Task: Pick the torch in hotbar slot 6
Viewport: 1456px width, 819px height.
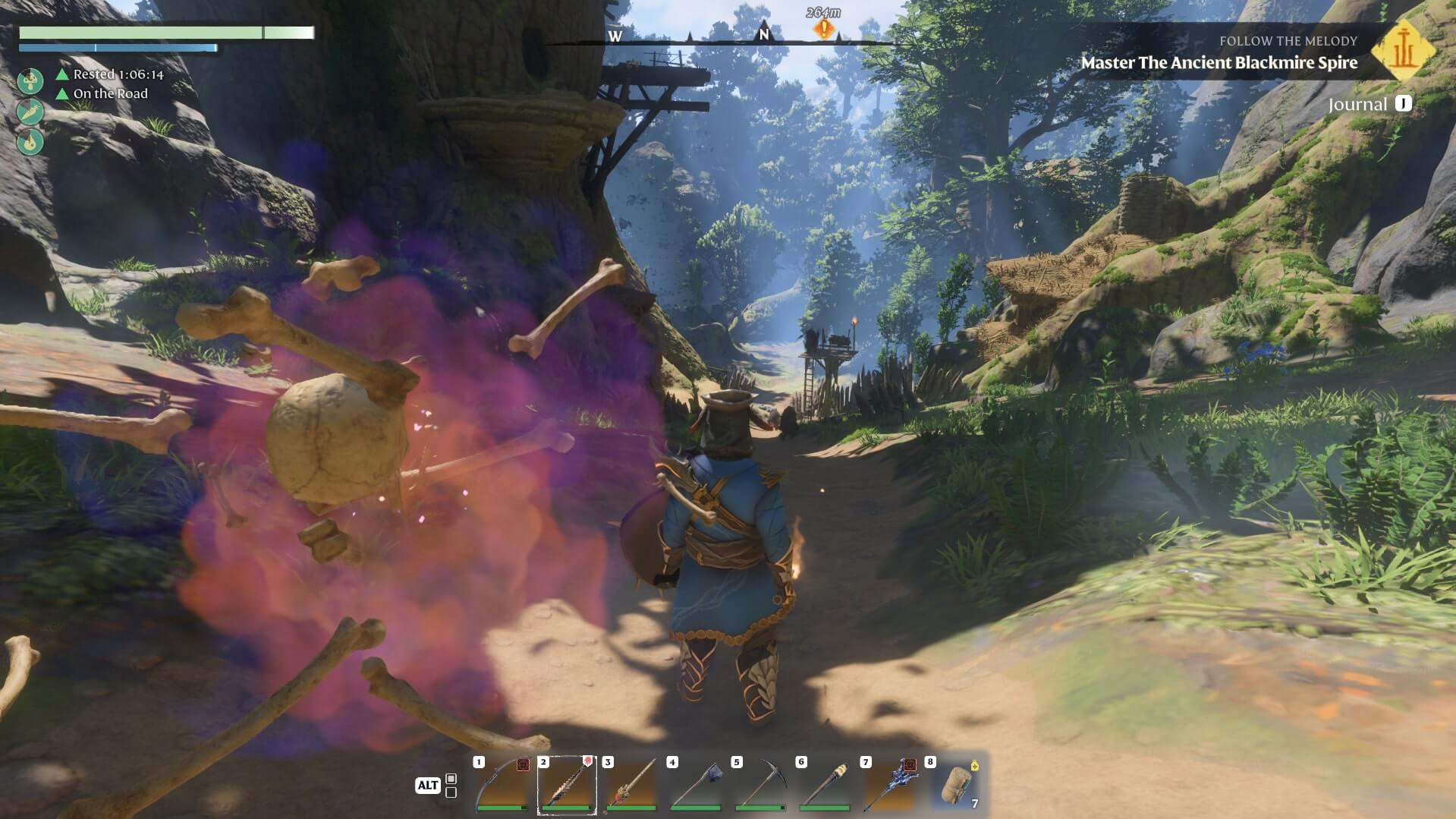Action: click(825, 785)
